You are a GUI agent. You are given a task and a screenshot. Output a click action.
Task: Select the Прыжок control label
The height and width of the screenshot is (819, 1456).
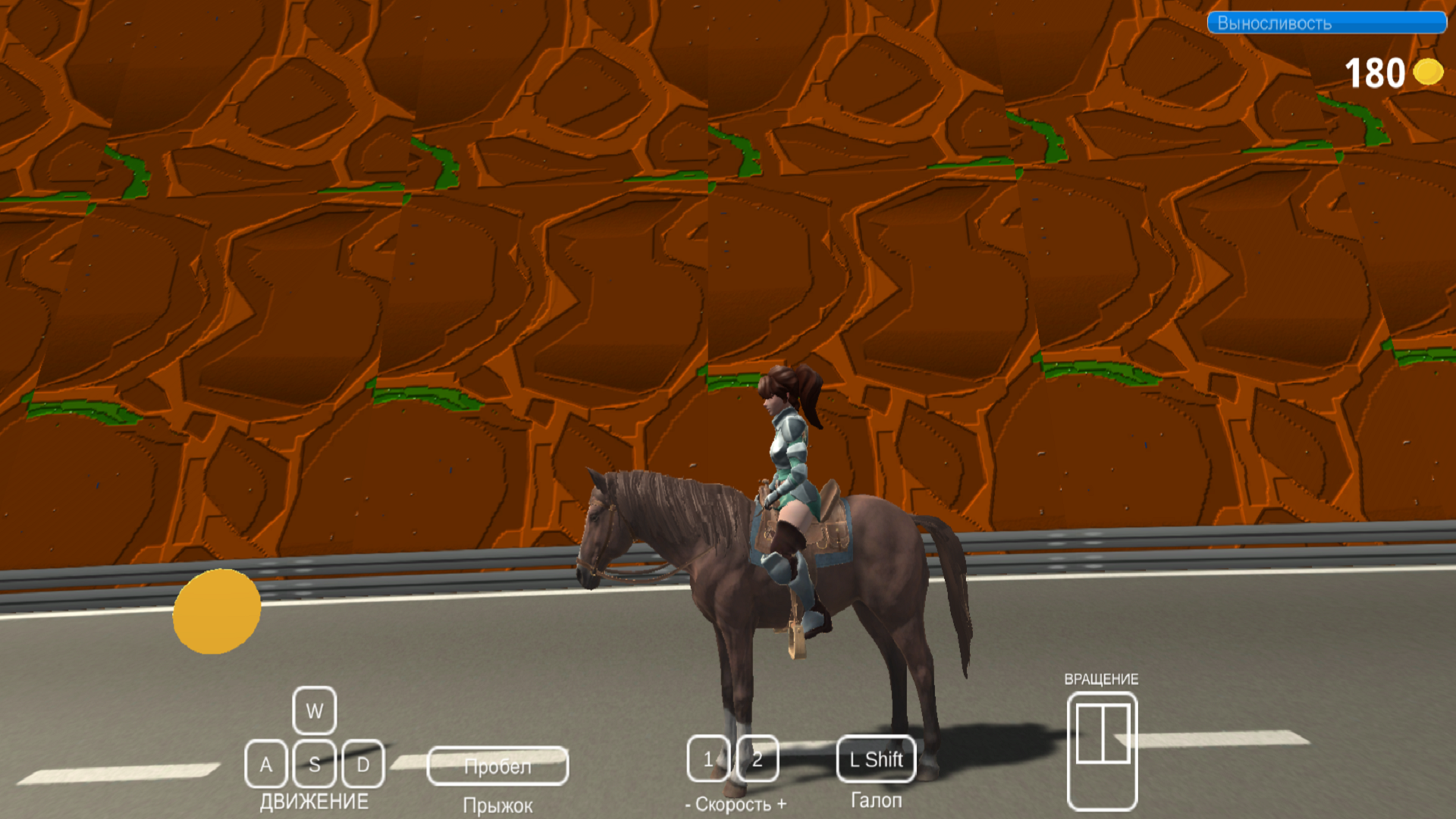(498, 804)
